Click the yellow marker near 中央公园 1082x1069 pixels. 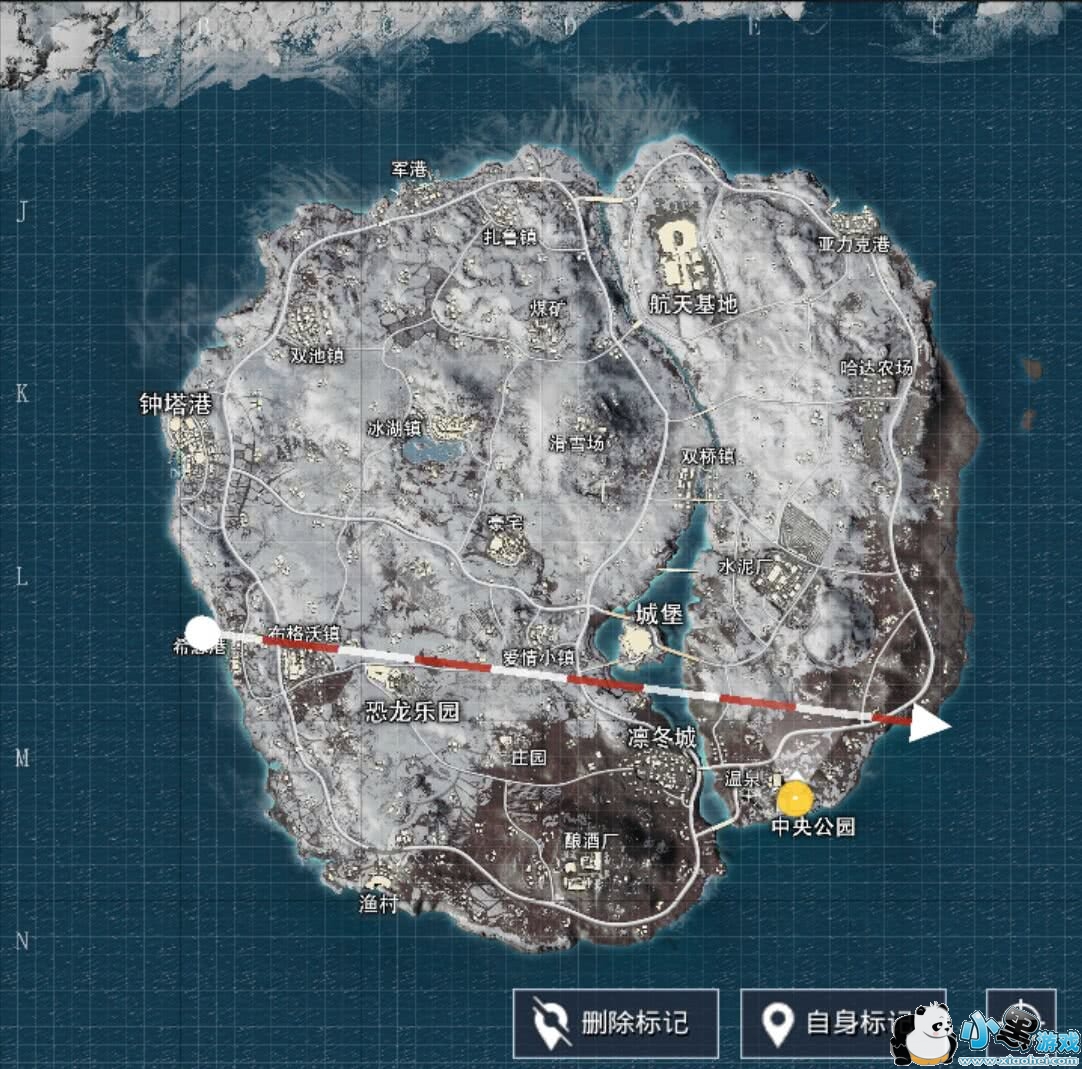(796, 798)
